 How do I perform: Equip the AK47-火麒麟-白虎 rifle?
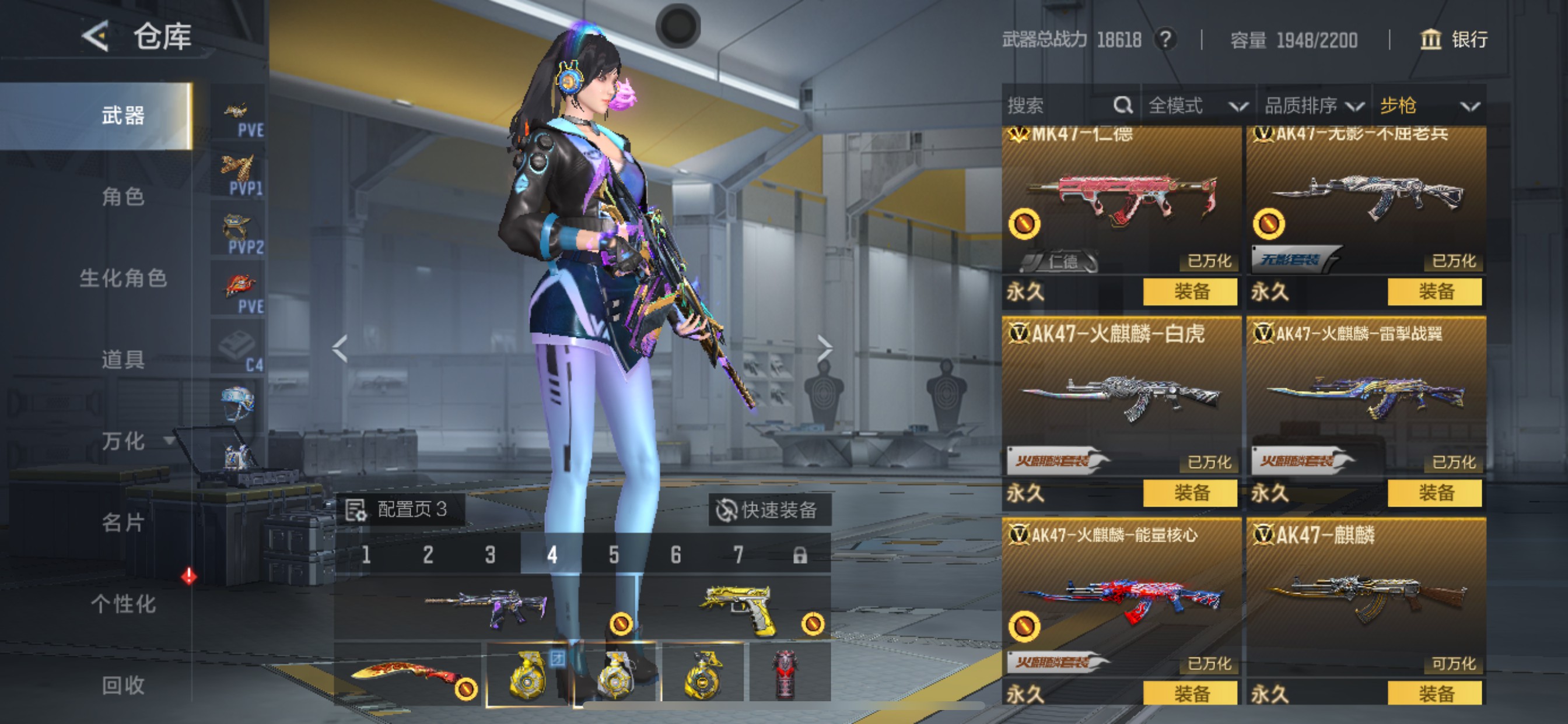[x=1190, y=493]
